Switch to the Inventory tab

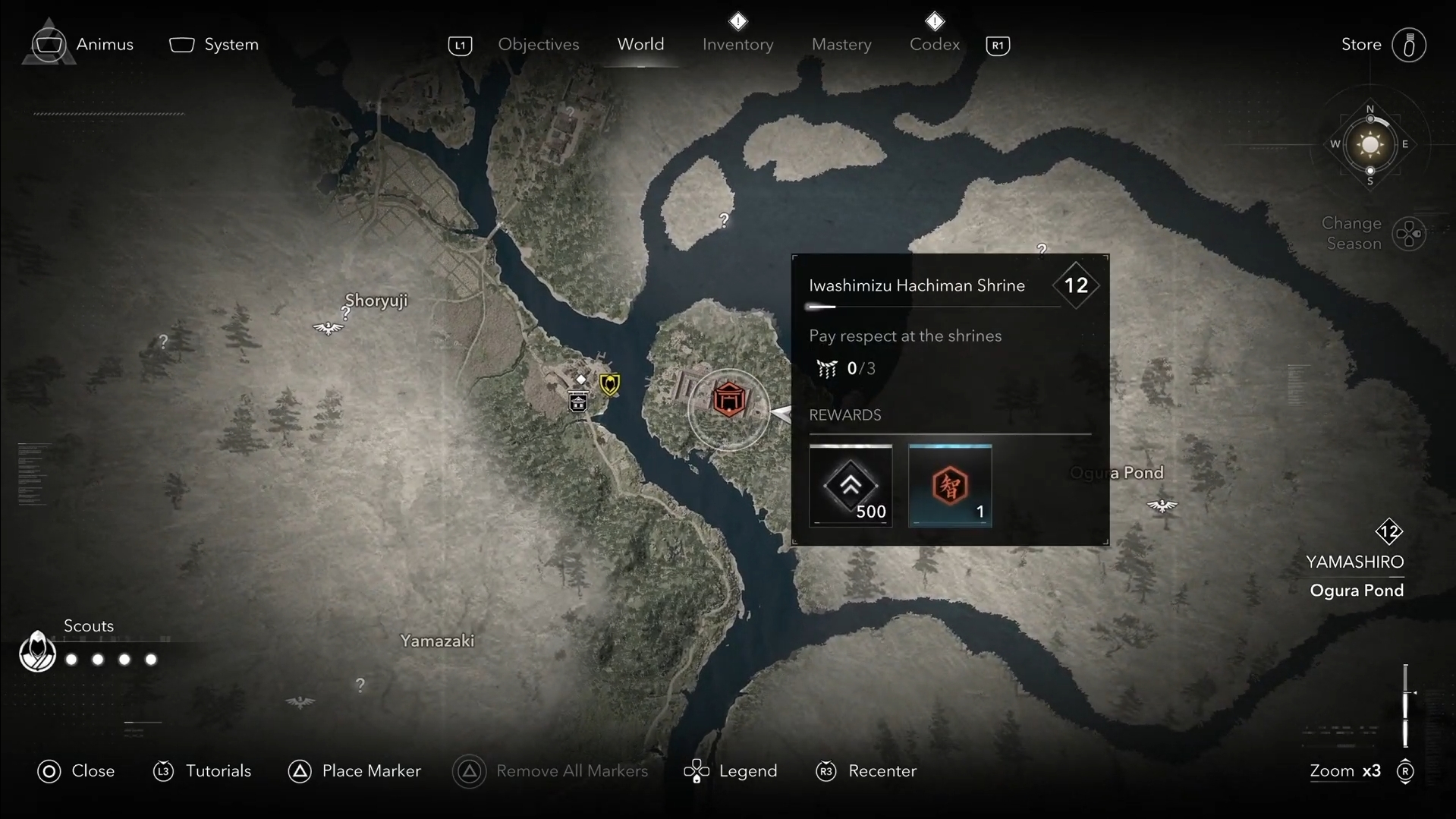point(737,45)
